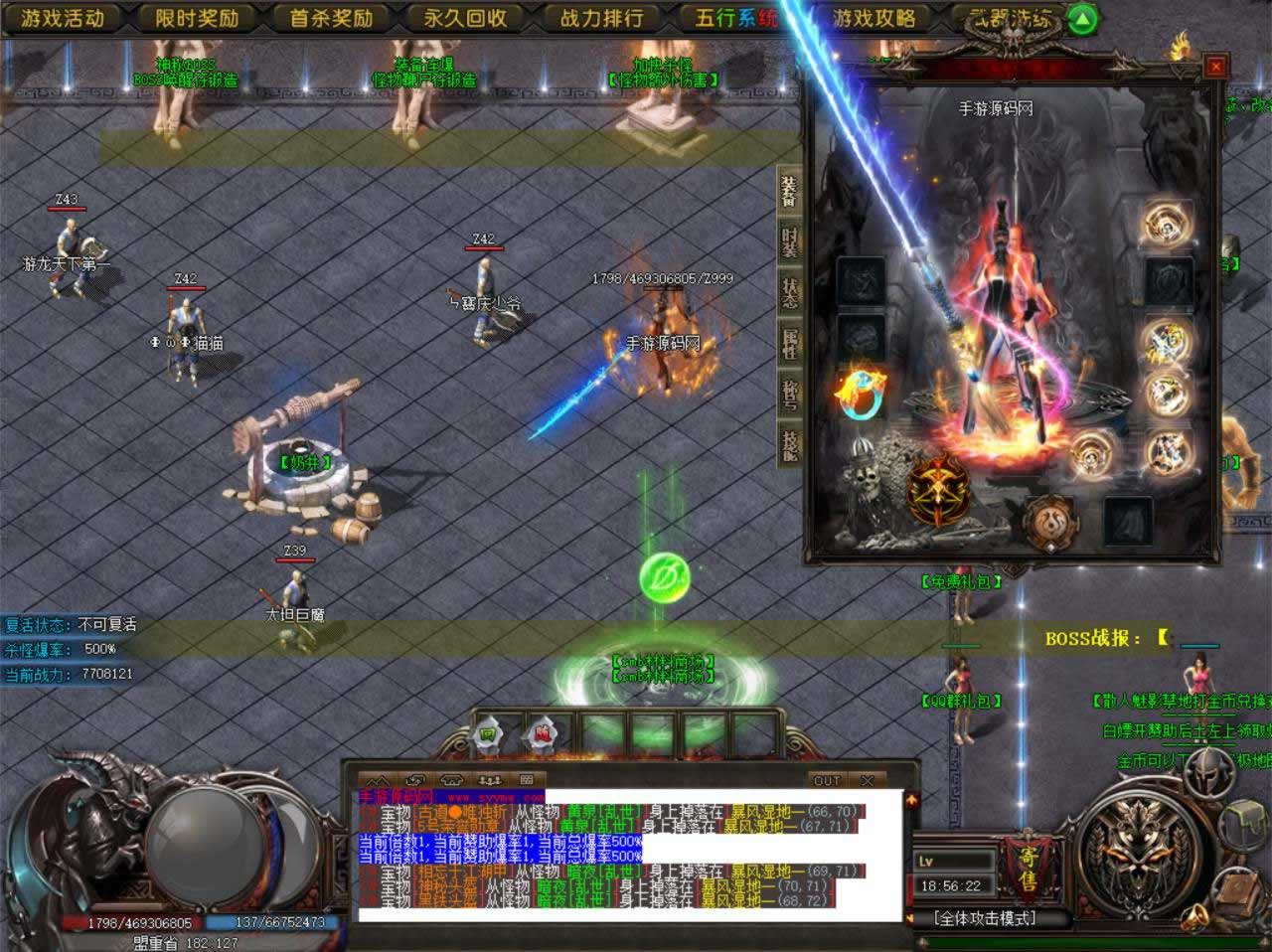
Task: Switch to the 称号 title tab
Action: 789,394
